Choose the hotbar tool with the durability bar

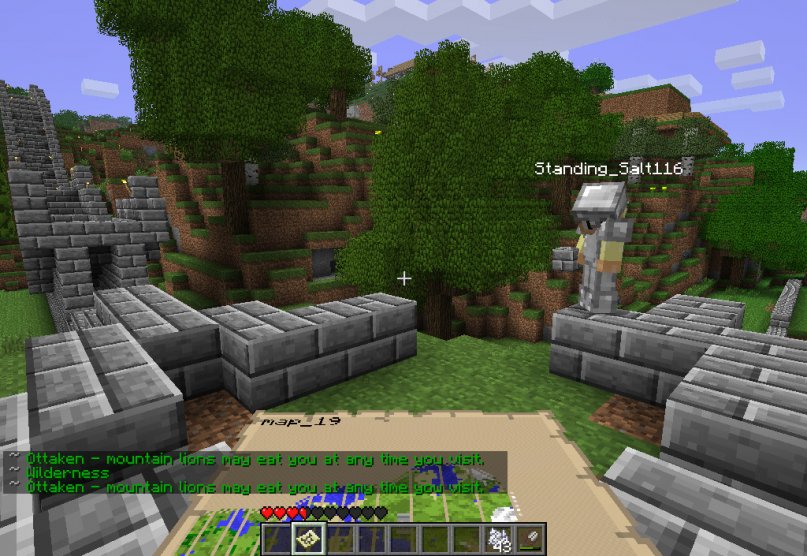(531, 540)
